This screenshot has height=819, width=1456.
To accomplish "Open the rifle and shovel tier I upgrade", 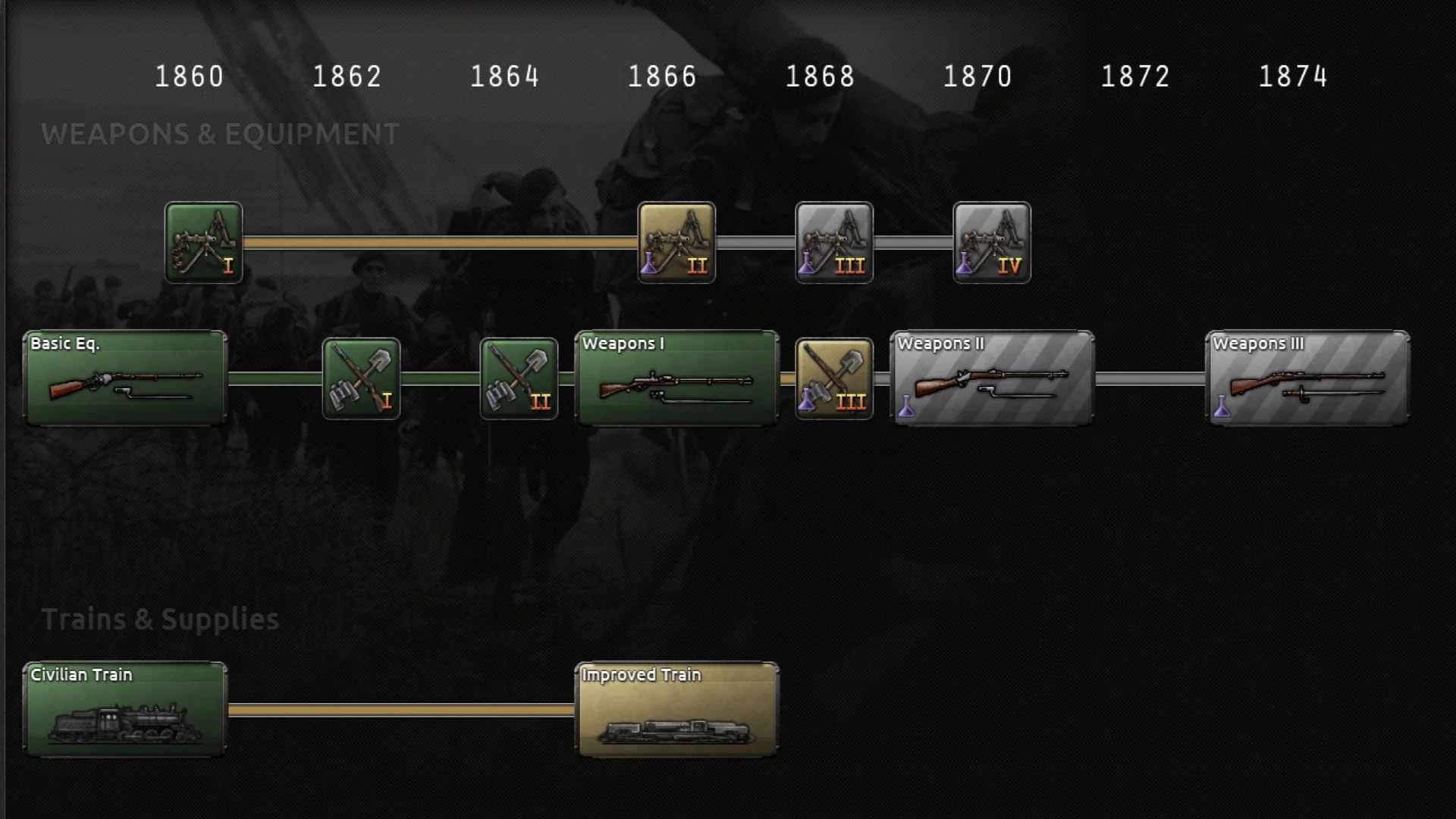I will point(362,378).
